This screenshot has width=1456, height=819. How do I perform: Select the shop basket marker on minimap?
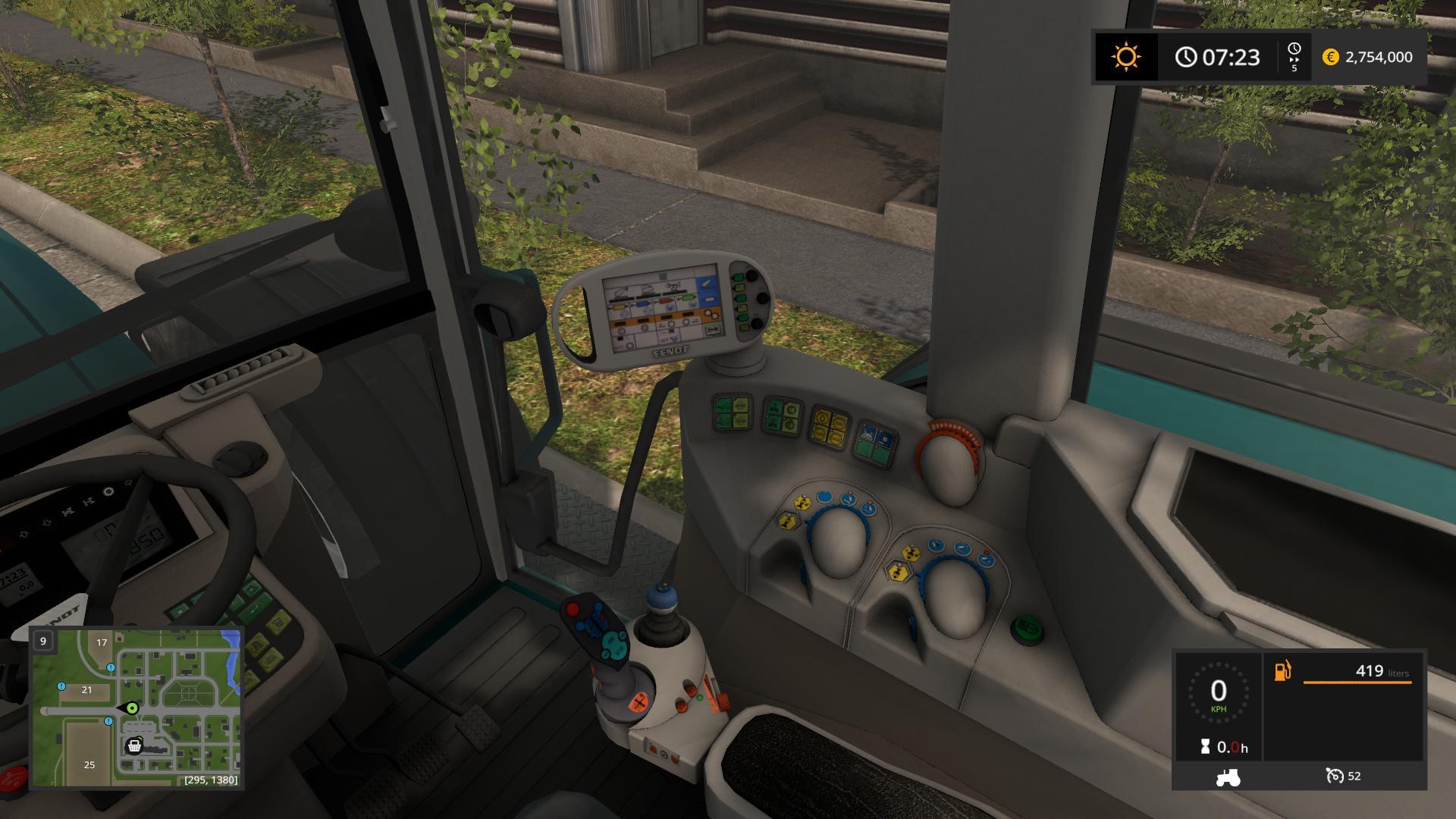(x=134, y=746)
